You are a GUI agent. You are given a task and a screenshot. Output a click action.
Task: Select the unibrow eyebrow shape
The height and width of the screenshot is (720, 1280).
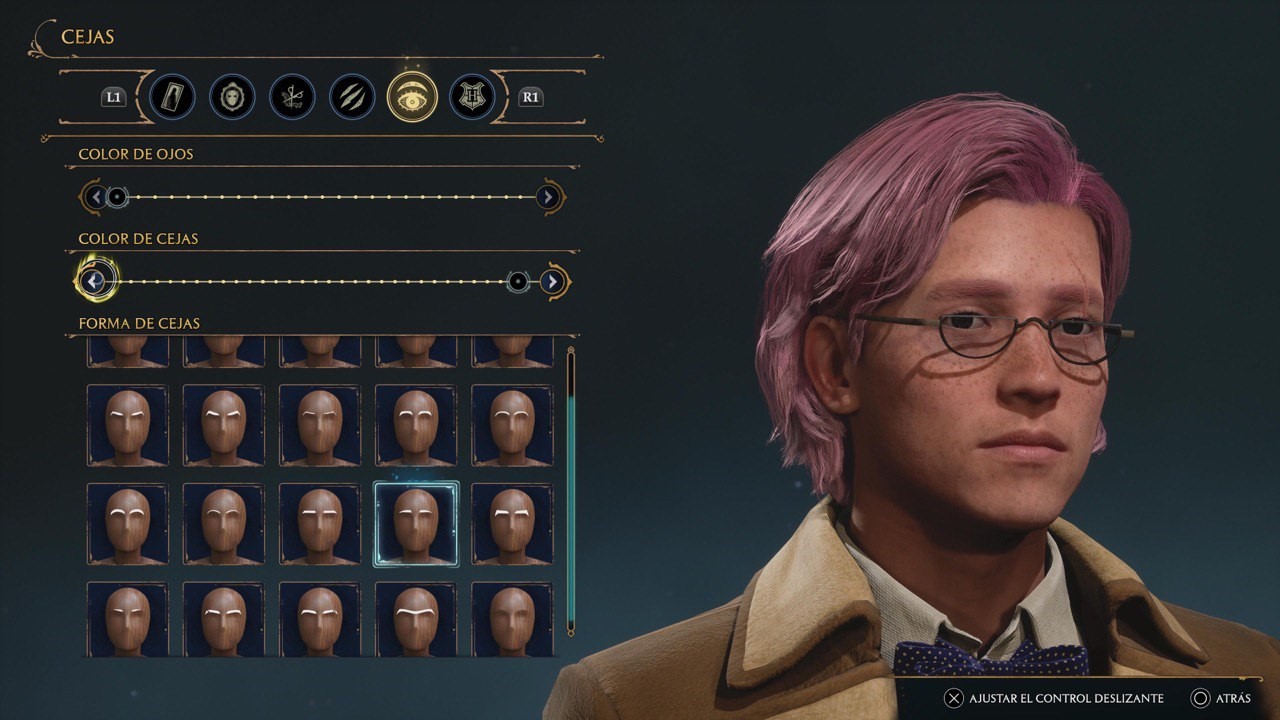(416, 619)
